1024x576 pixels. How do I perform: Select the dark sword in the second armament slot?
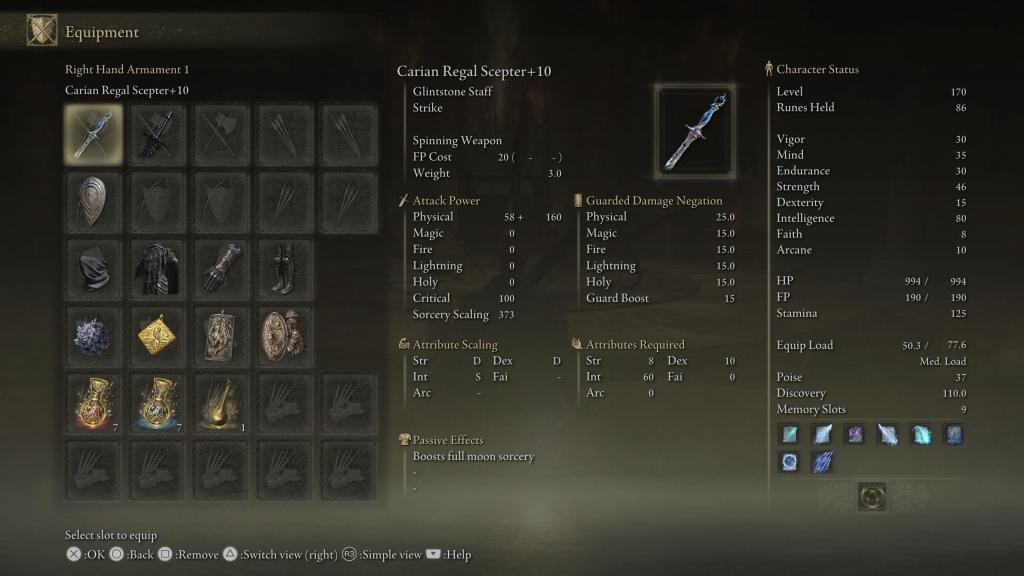click(156, 134)
